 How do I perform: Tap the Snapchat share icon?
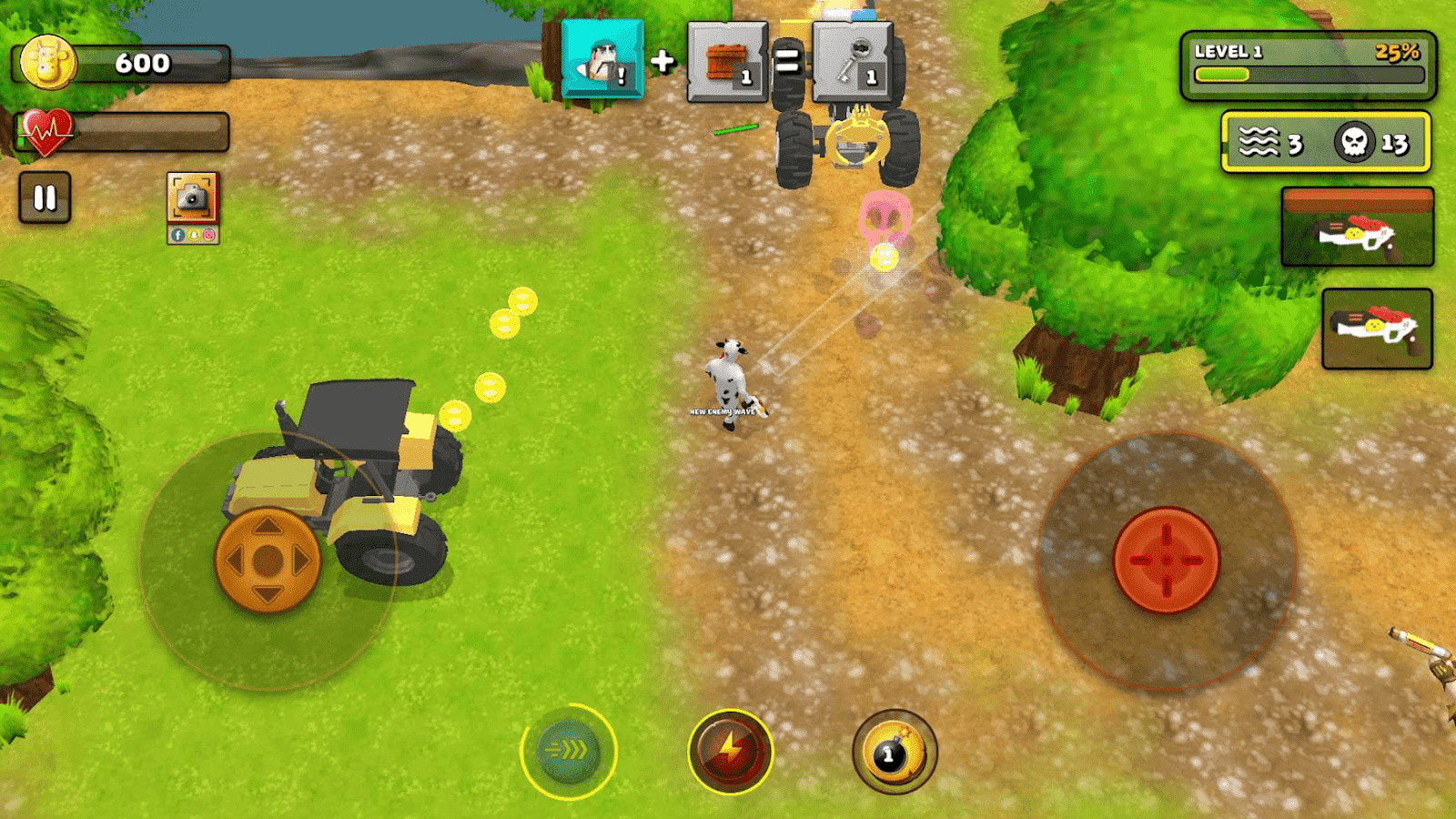click(x=194, y=235)
